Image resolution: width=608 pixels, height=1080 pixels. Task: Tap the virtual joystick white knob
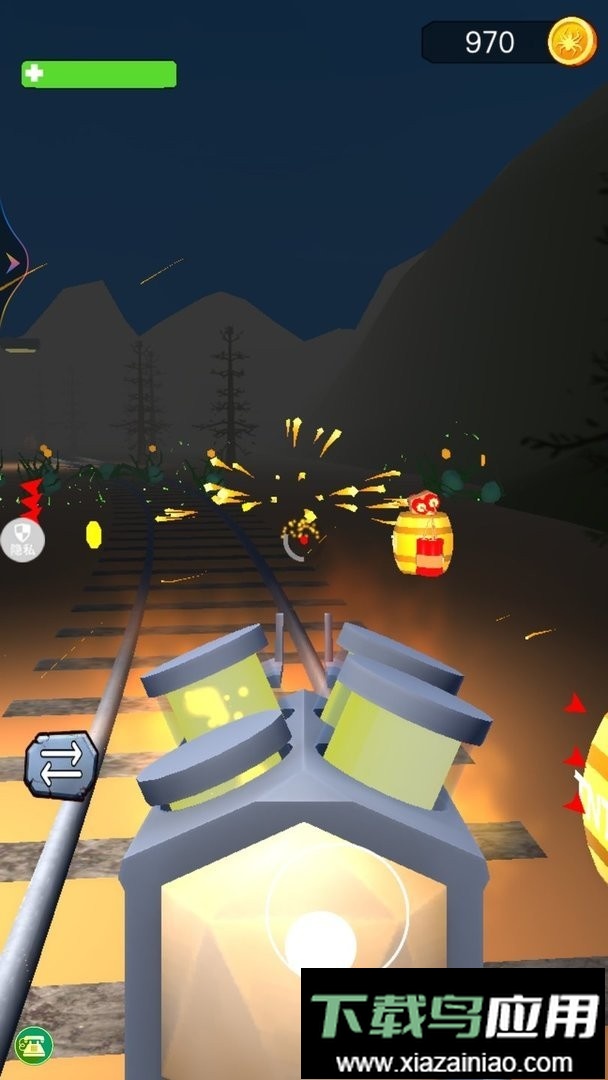(x=321, y=941)
